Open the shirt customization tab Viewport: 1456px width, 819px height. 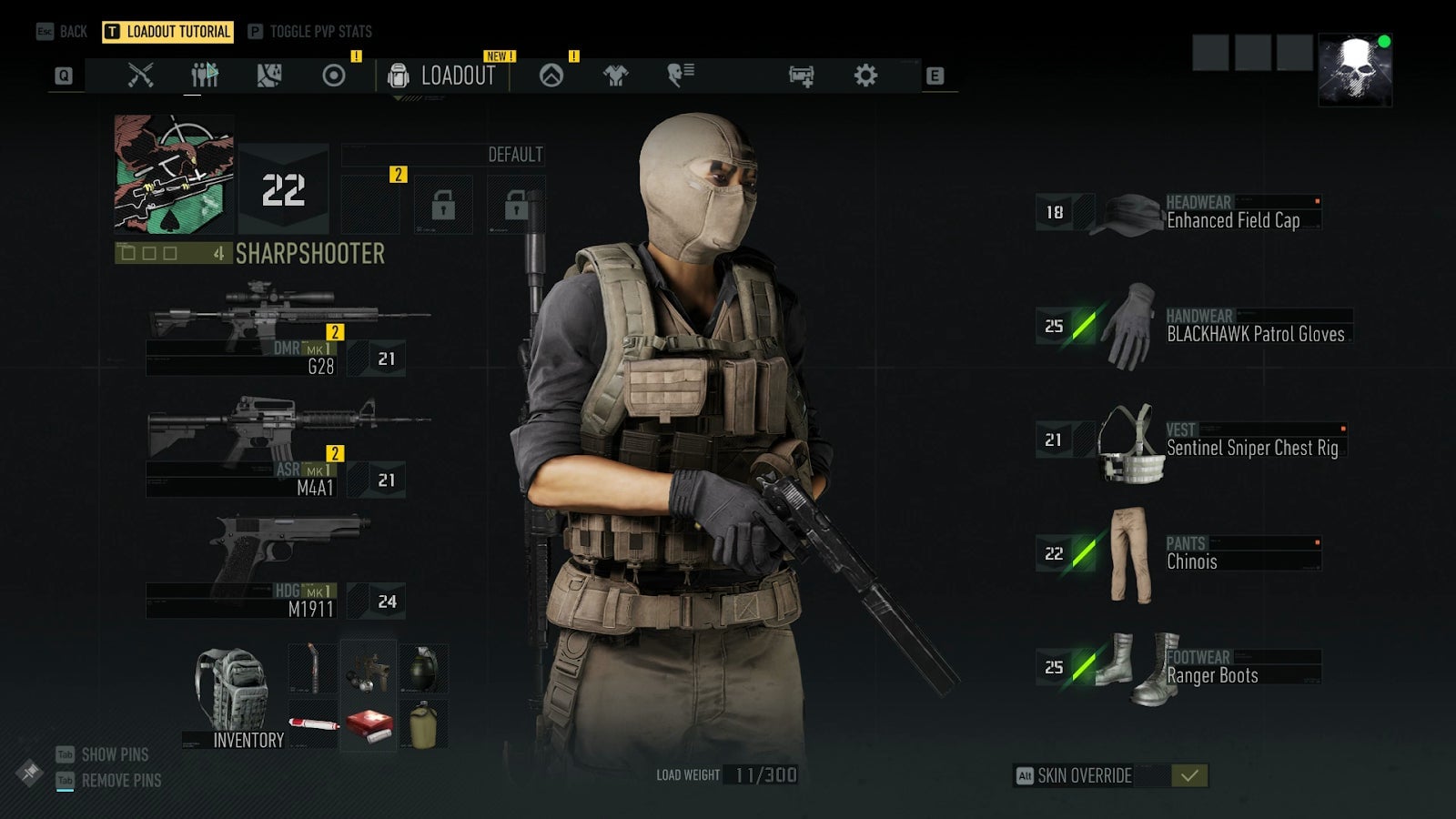(x=616, y=76)
